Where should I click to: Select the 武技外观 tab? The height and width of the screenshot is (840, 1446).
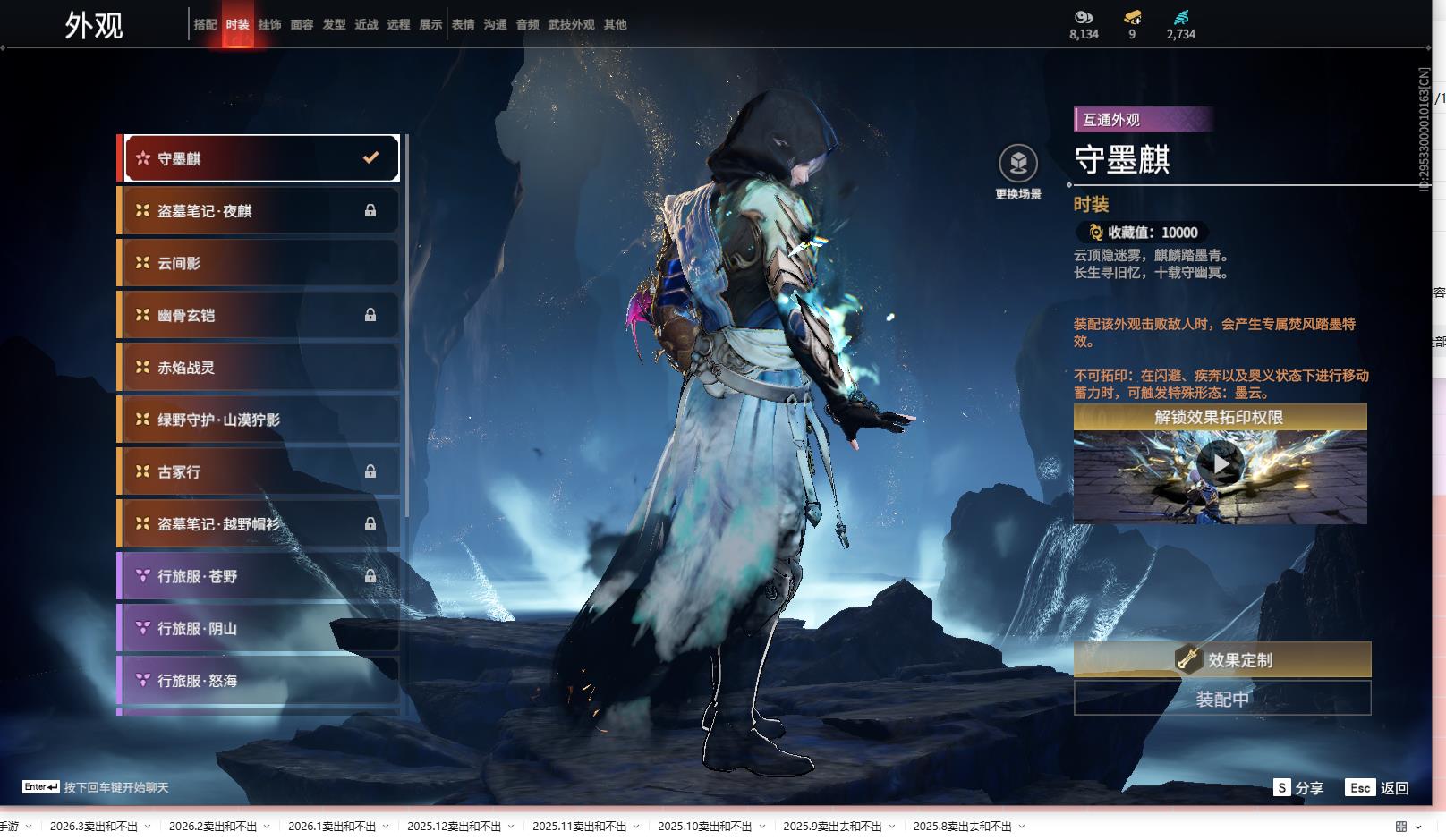pos(571,25)
